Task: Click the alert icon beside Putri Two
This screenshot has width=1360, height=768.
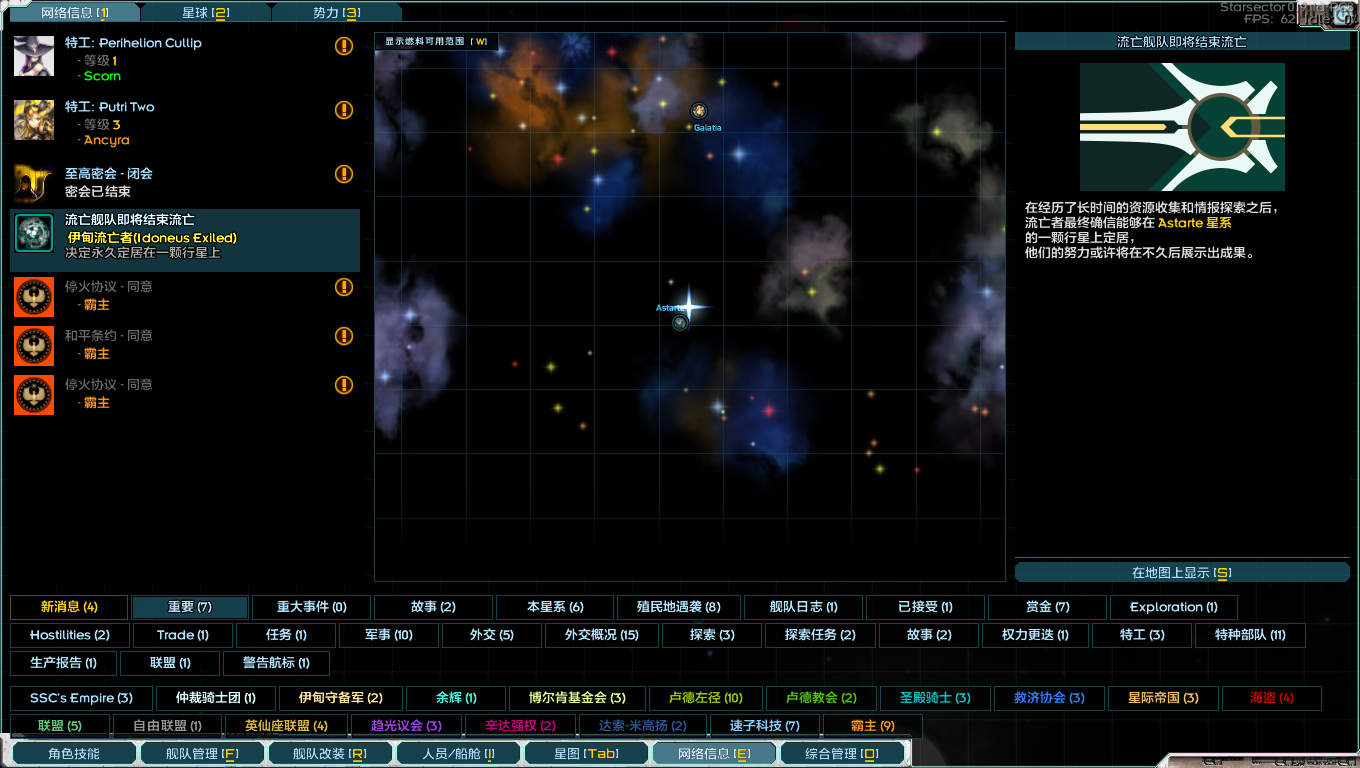Action: (x=343, y=110)
